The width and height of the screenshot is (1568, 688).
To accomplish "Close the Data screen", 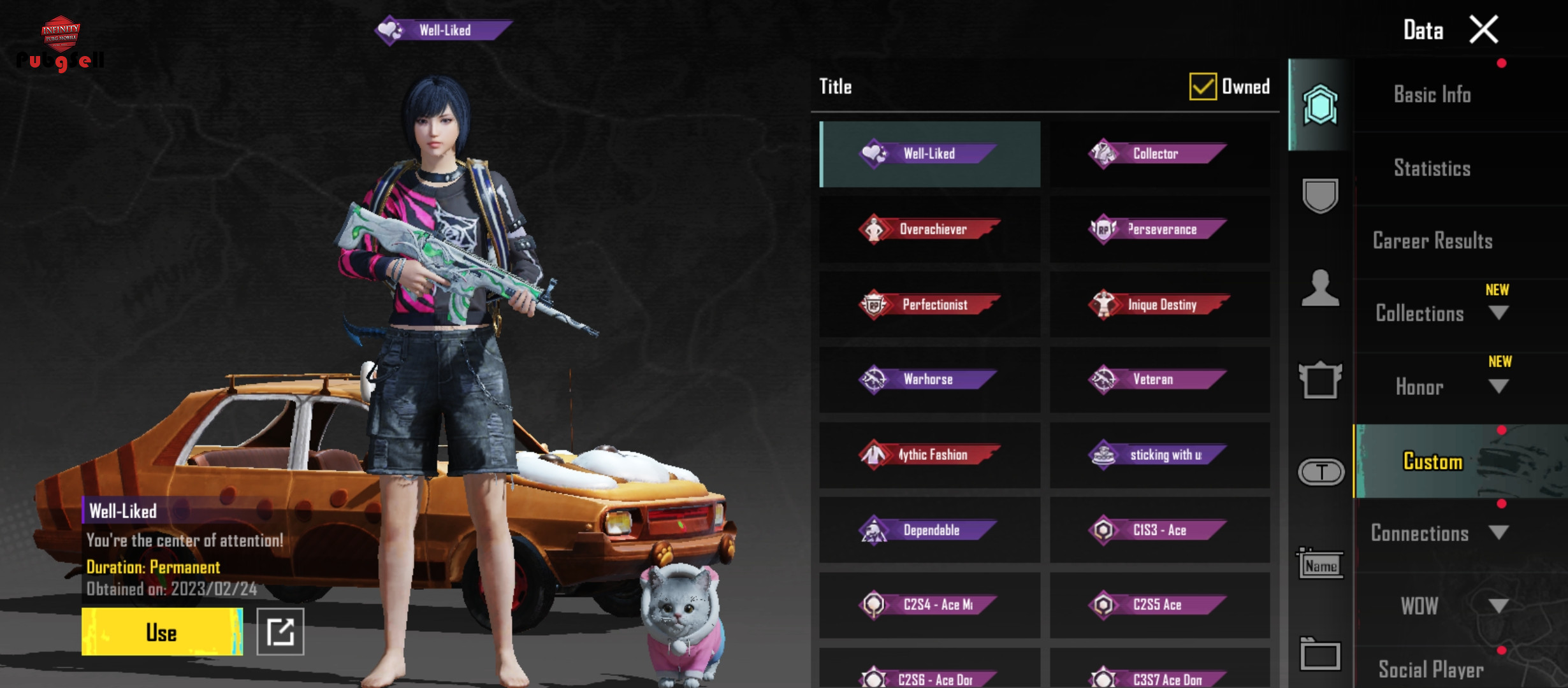I will (x=1484, y=30).
